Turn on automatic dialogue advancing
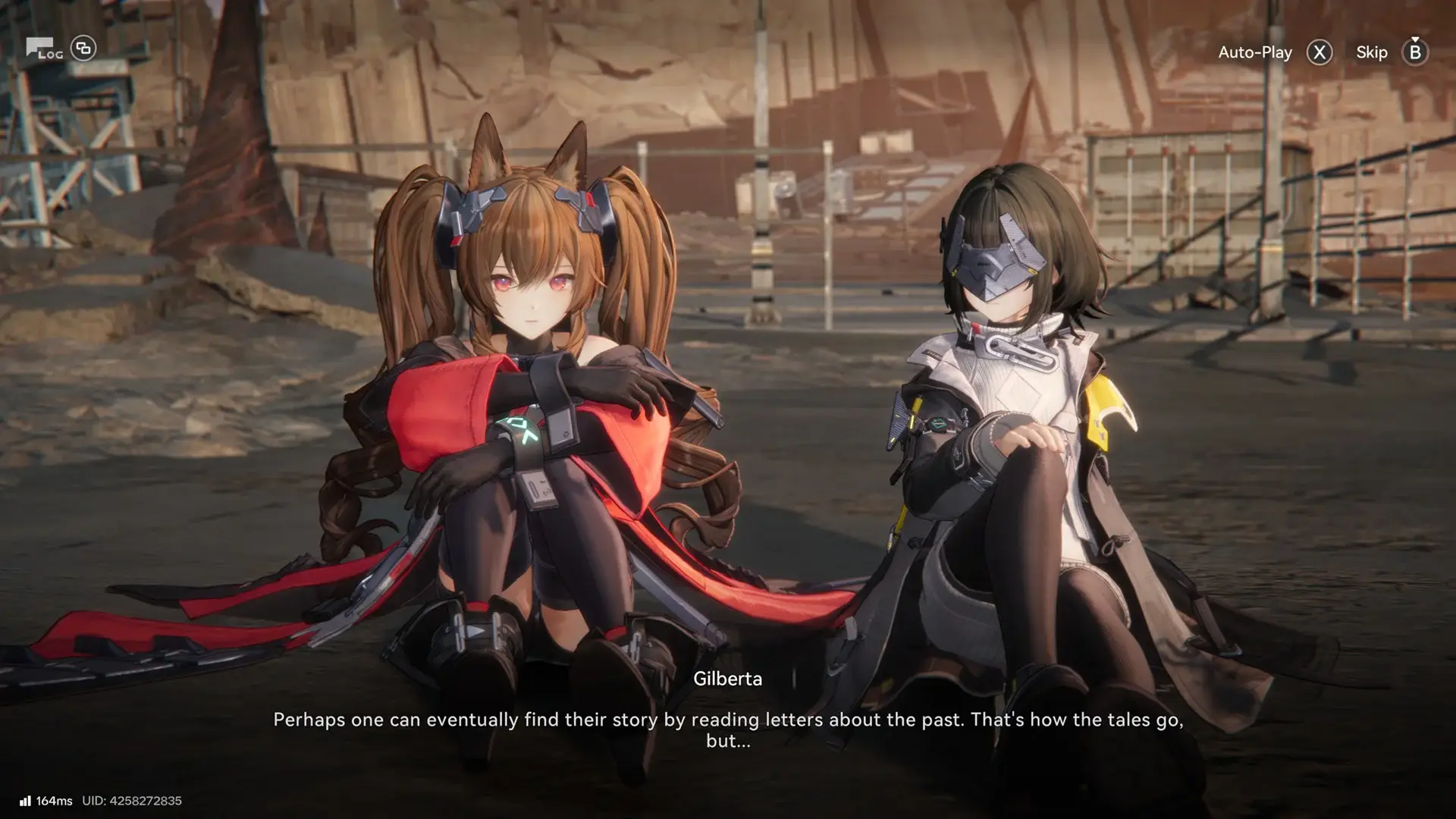 [1255, 52]
